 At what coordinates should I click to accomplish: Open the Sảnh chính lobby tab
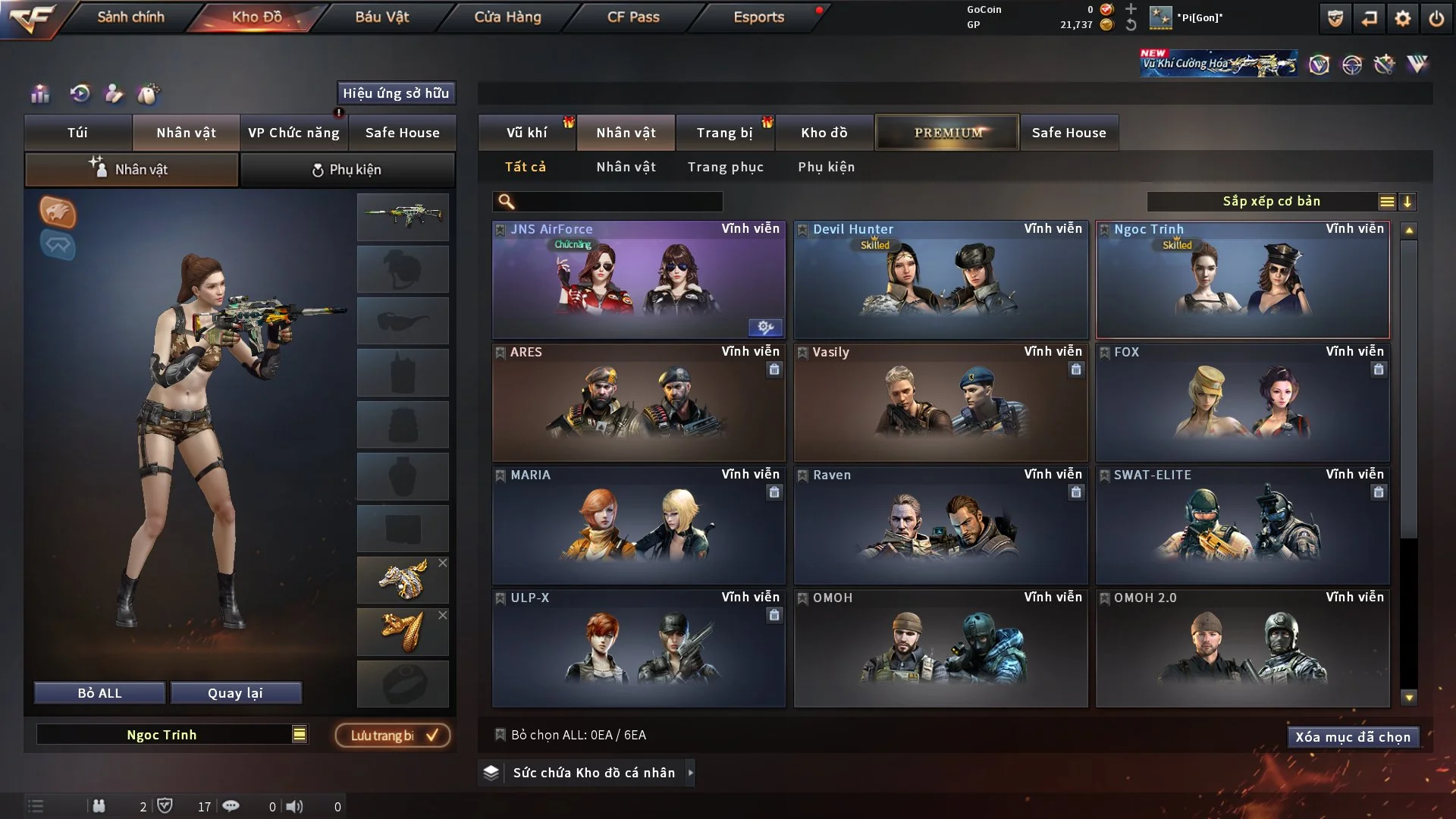tap(130, 17)
